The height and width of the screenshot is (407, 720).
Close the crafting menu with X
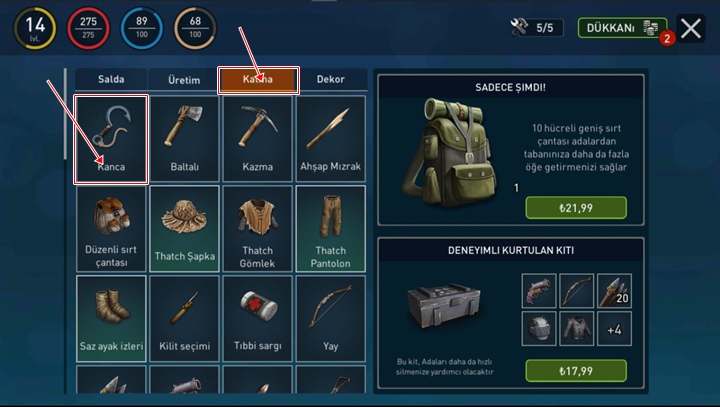click(690, 28)
